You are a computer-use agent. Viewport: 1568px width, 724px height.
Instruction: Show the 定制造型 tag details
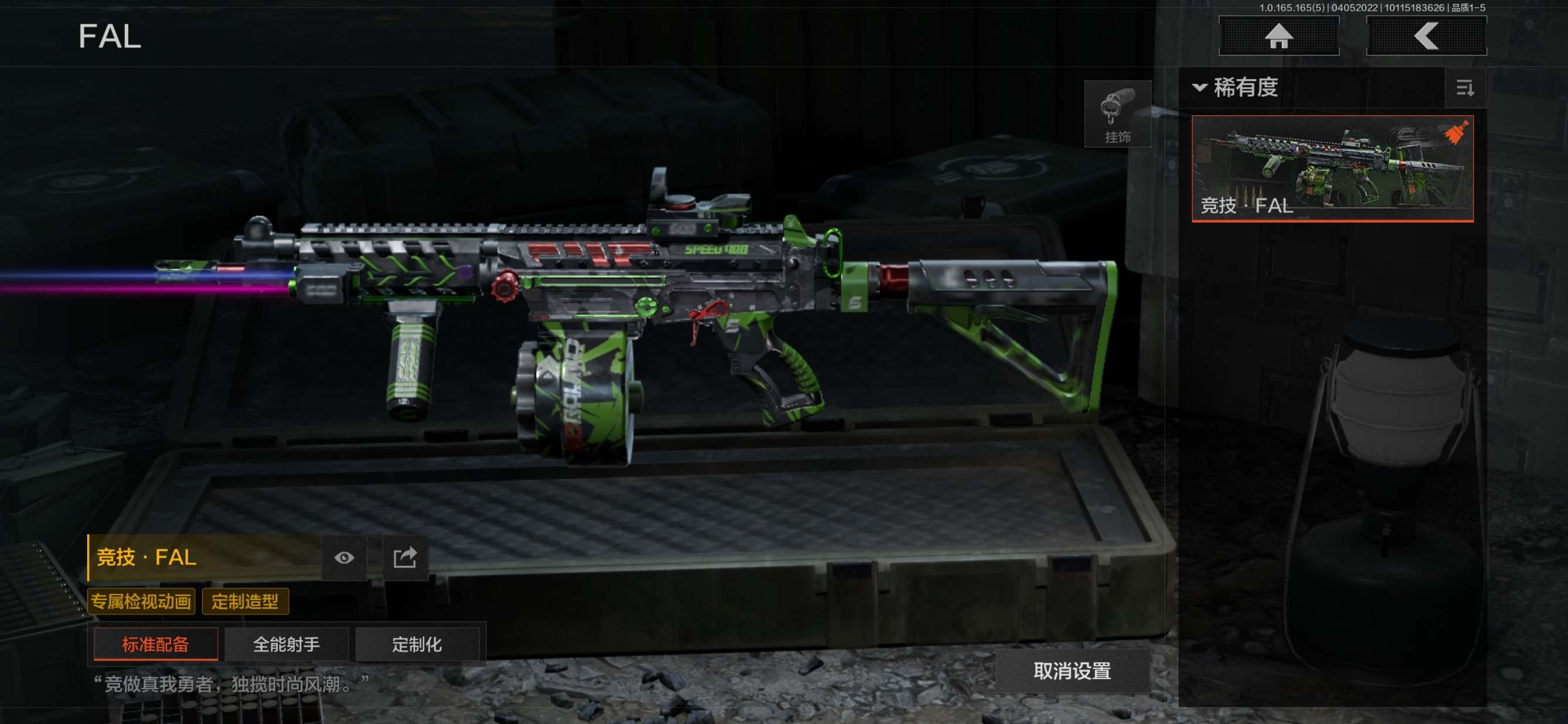(245, 601)
